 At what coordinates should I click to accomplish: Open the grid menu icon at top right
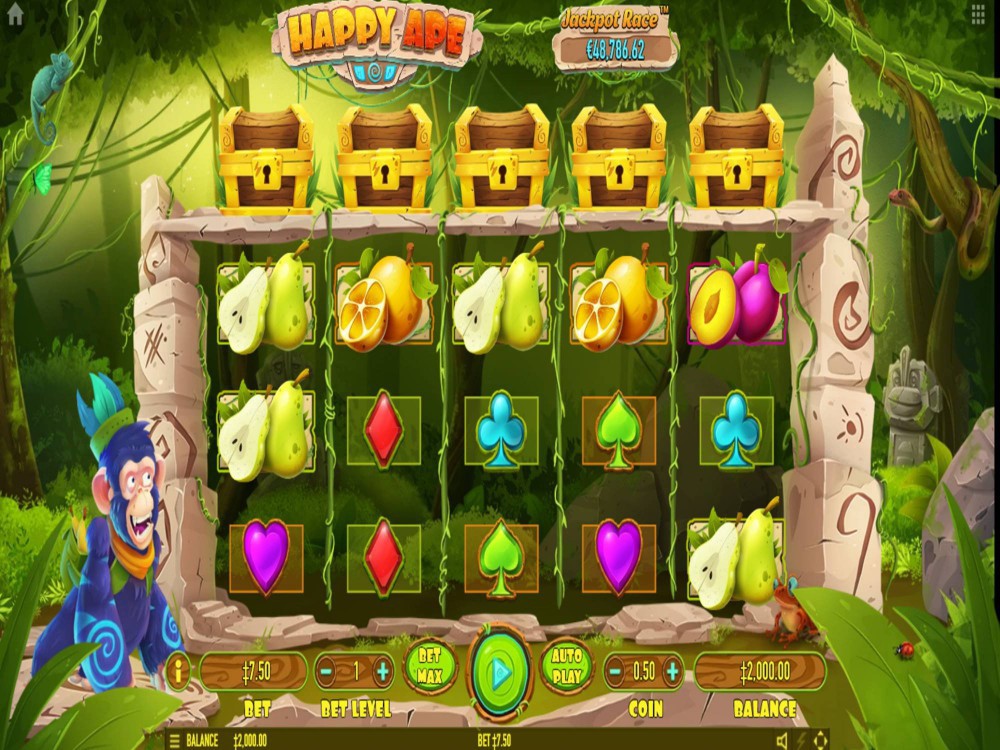978,12
